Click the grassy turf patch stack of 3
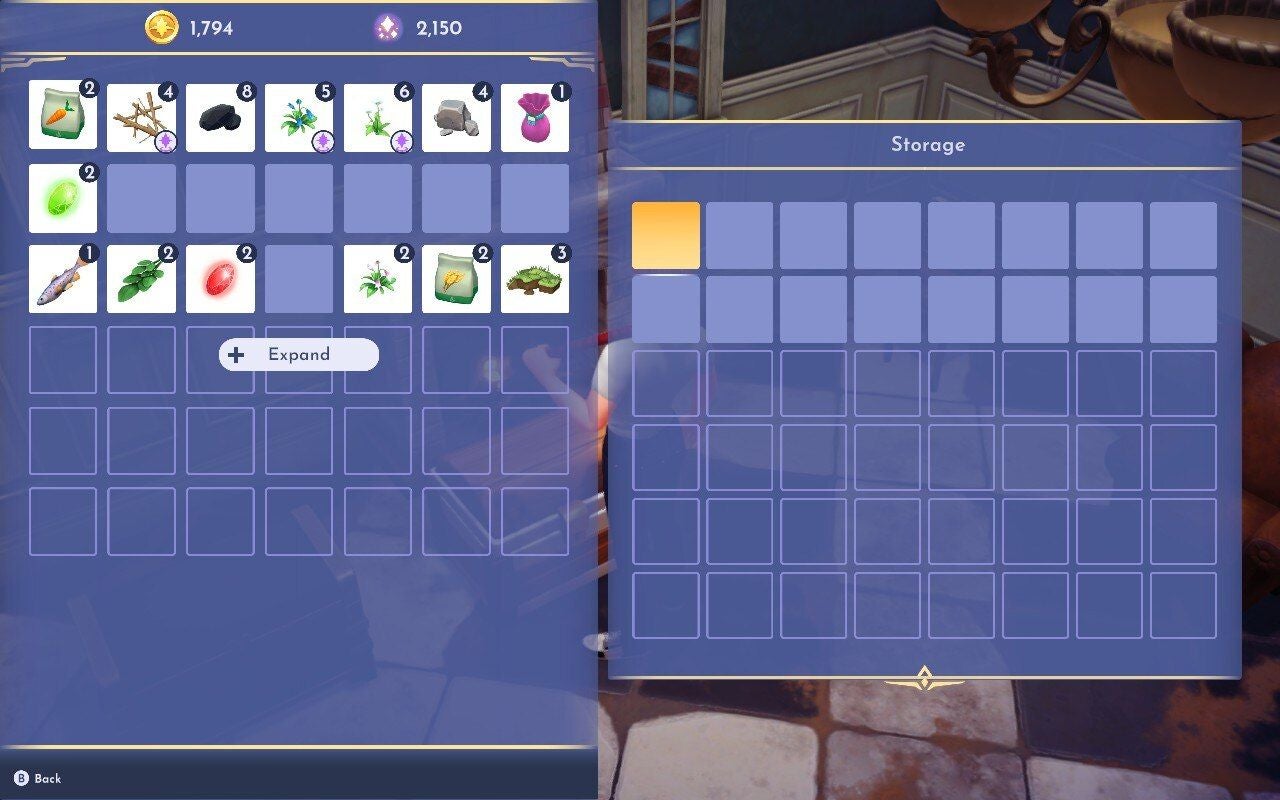Image resolution: width=1280 pixels, height=800 pixels. pyautogui.click(x=535, y=275)
